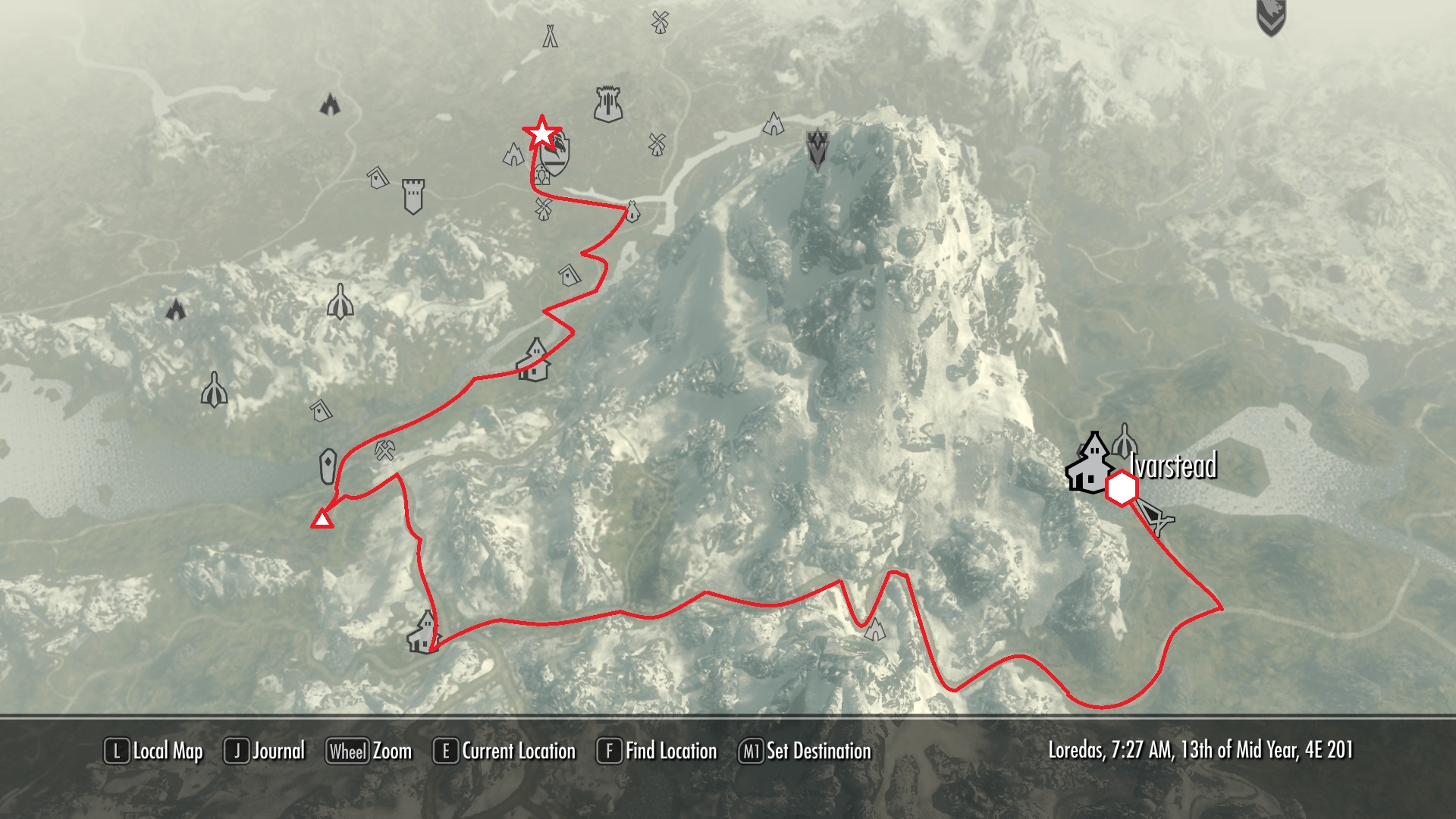Click the white hexagon marker beside Ivarstead
Screen dimensions: 1456x819
(1121, 489)
